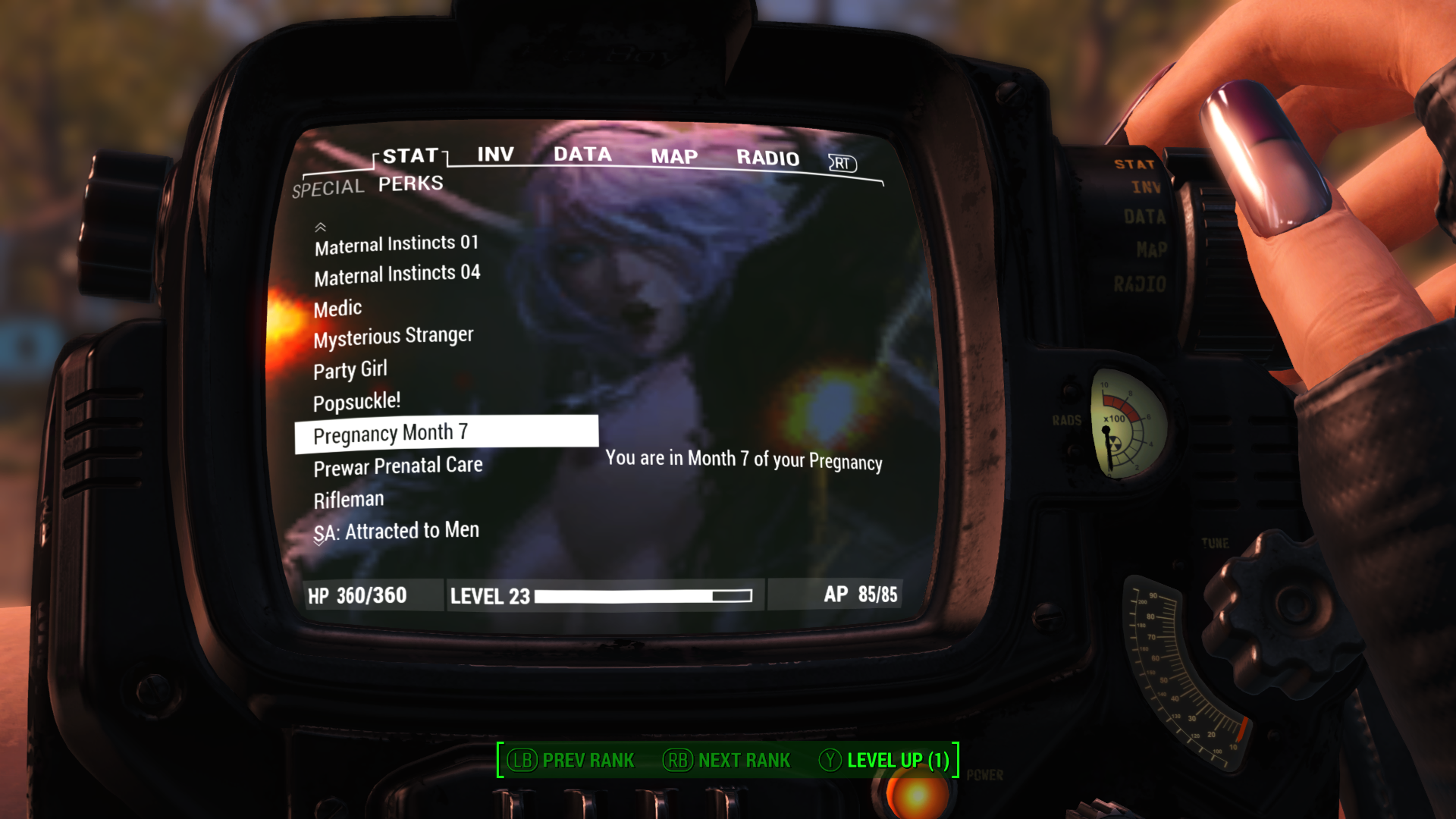The width and height of the screenshot is (1456, 819).
Task: Open the PERKS sub-tab
Action: (x=410, y=184)
